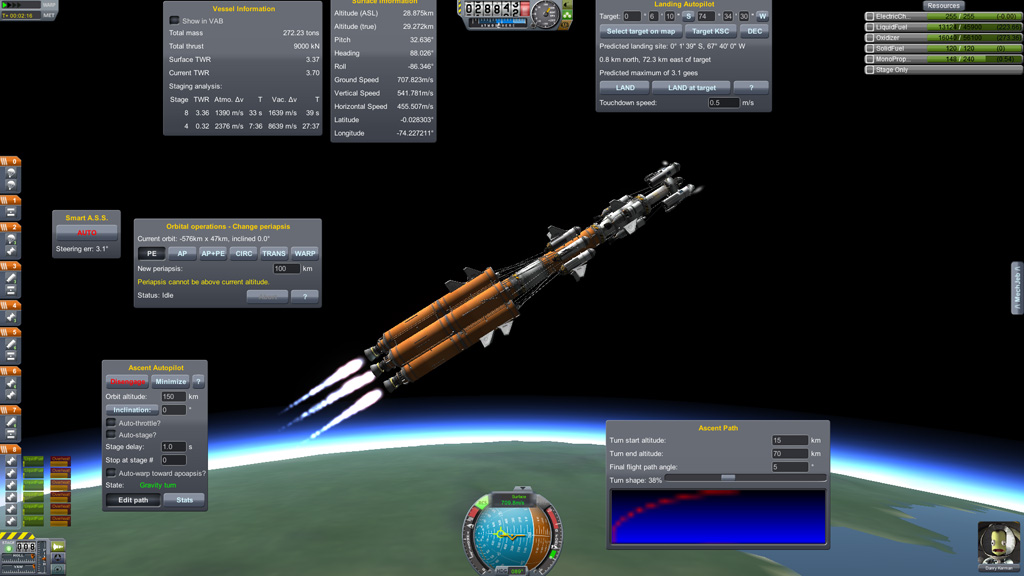Toggle Stage Only in Resources panel
The height and width of the screenshot is (576, 1024).
pos(870,70)
